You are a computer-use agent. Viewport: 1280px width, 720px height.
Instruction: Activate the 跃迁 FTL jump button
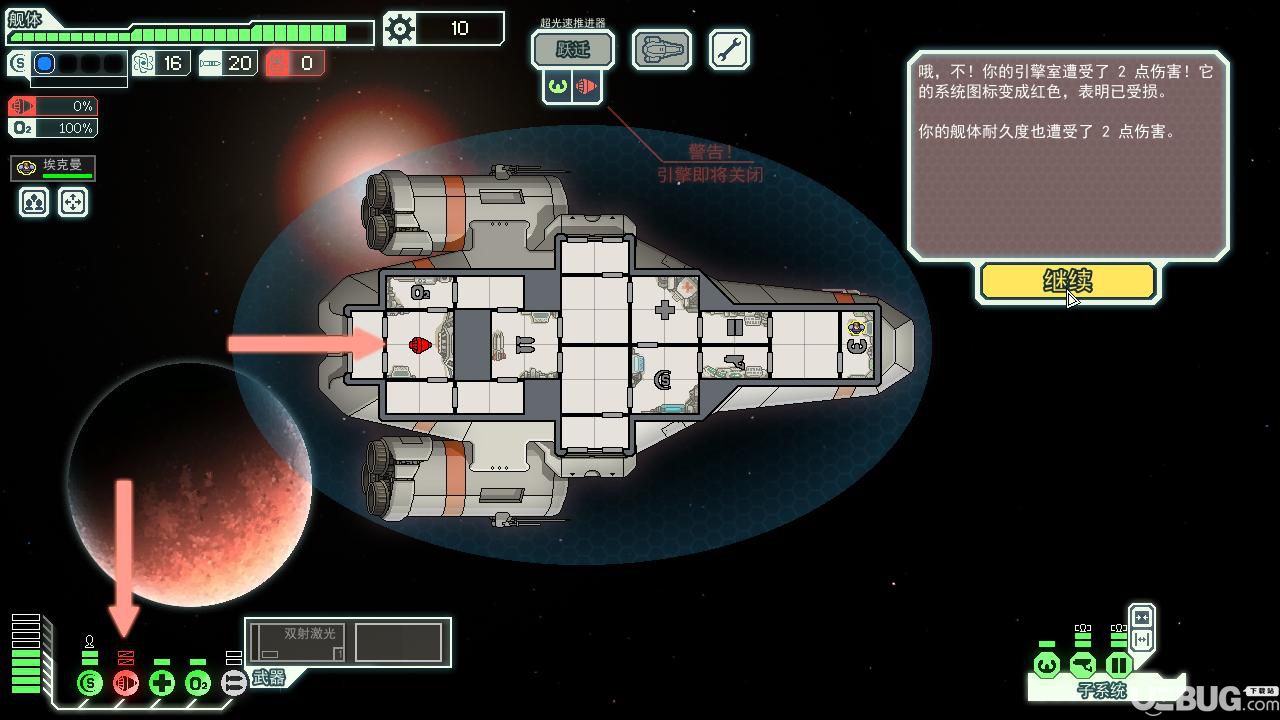pos(572,49)
